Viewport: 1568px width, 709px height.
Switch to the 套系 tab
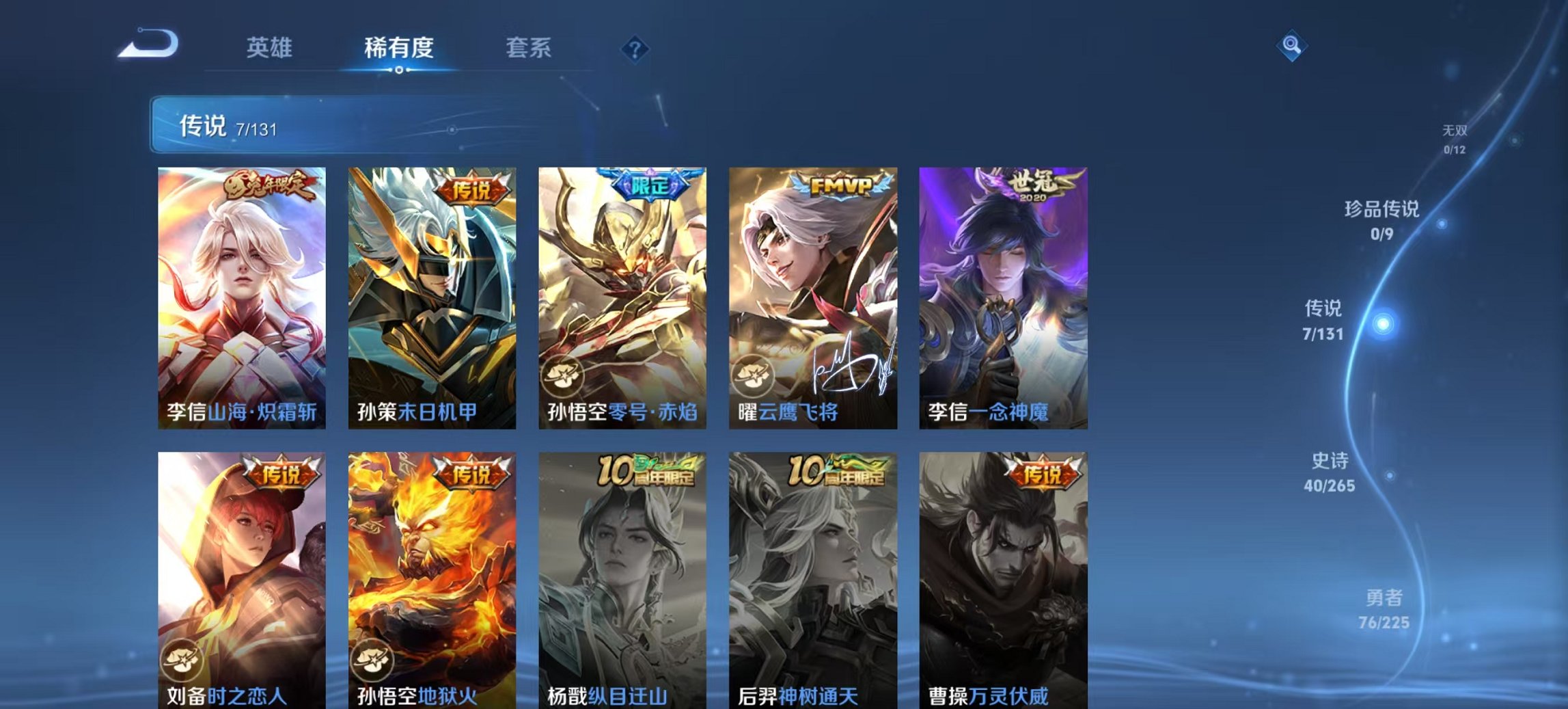click(529, 48)
